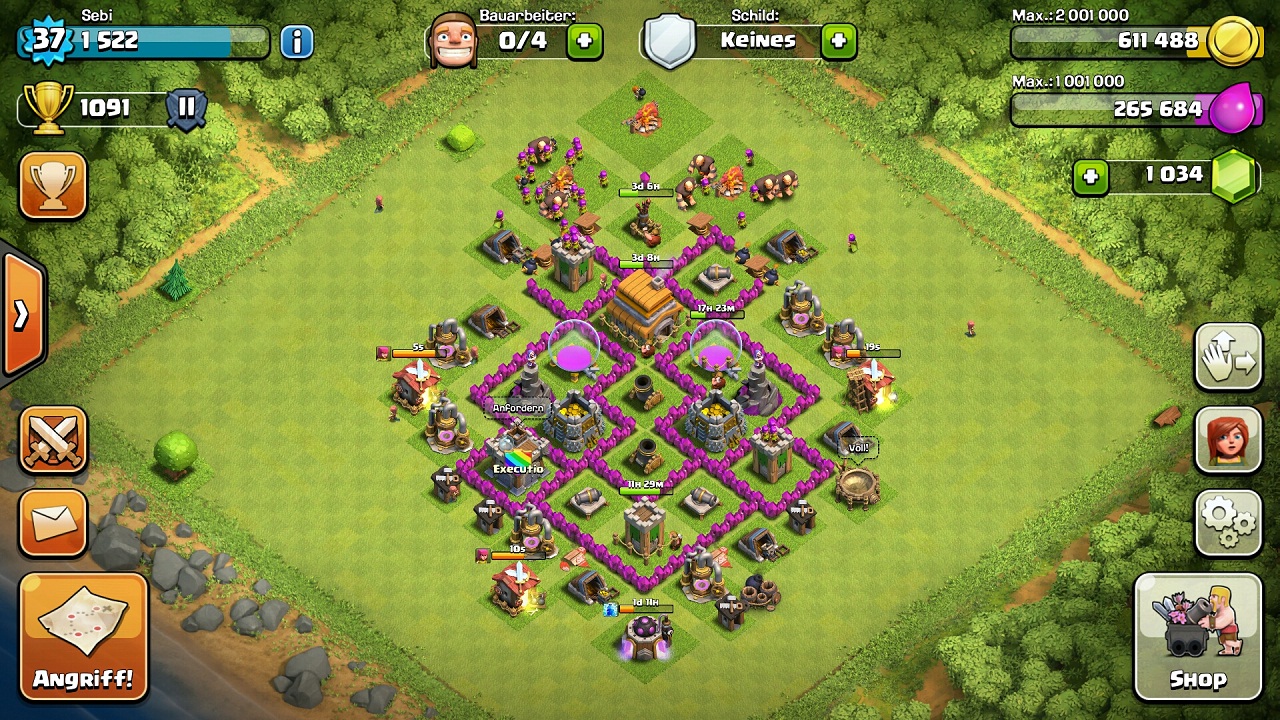Image resolution: width=1280 pixels, height=720 pixels.
Task: Buy a shield with green plus
Action: point(838,41)
